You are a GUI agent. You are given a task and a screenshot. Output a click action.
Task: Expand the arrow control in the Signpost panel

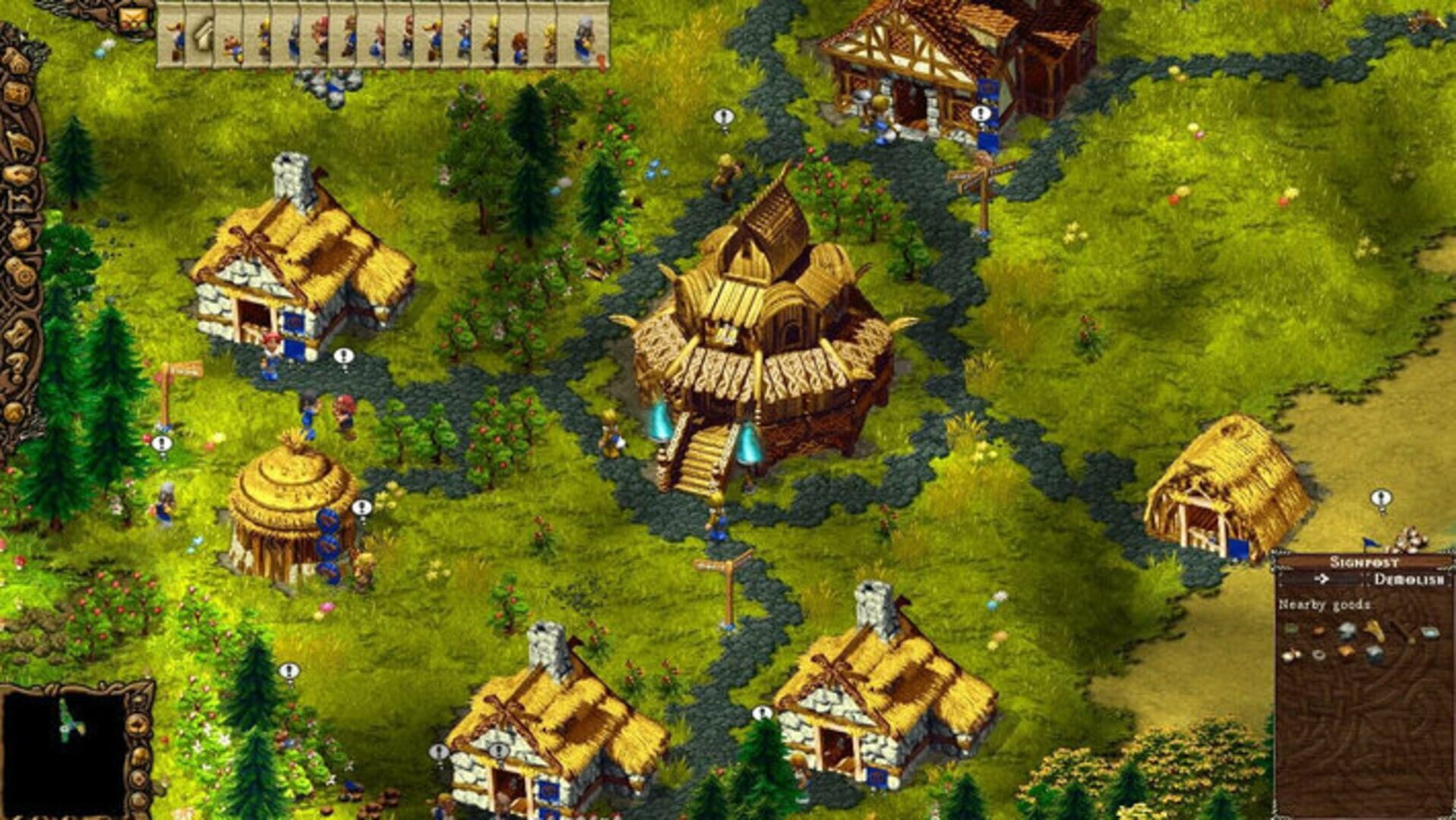point(1322,579)
